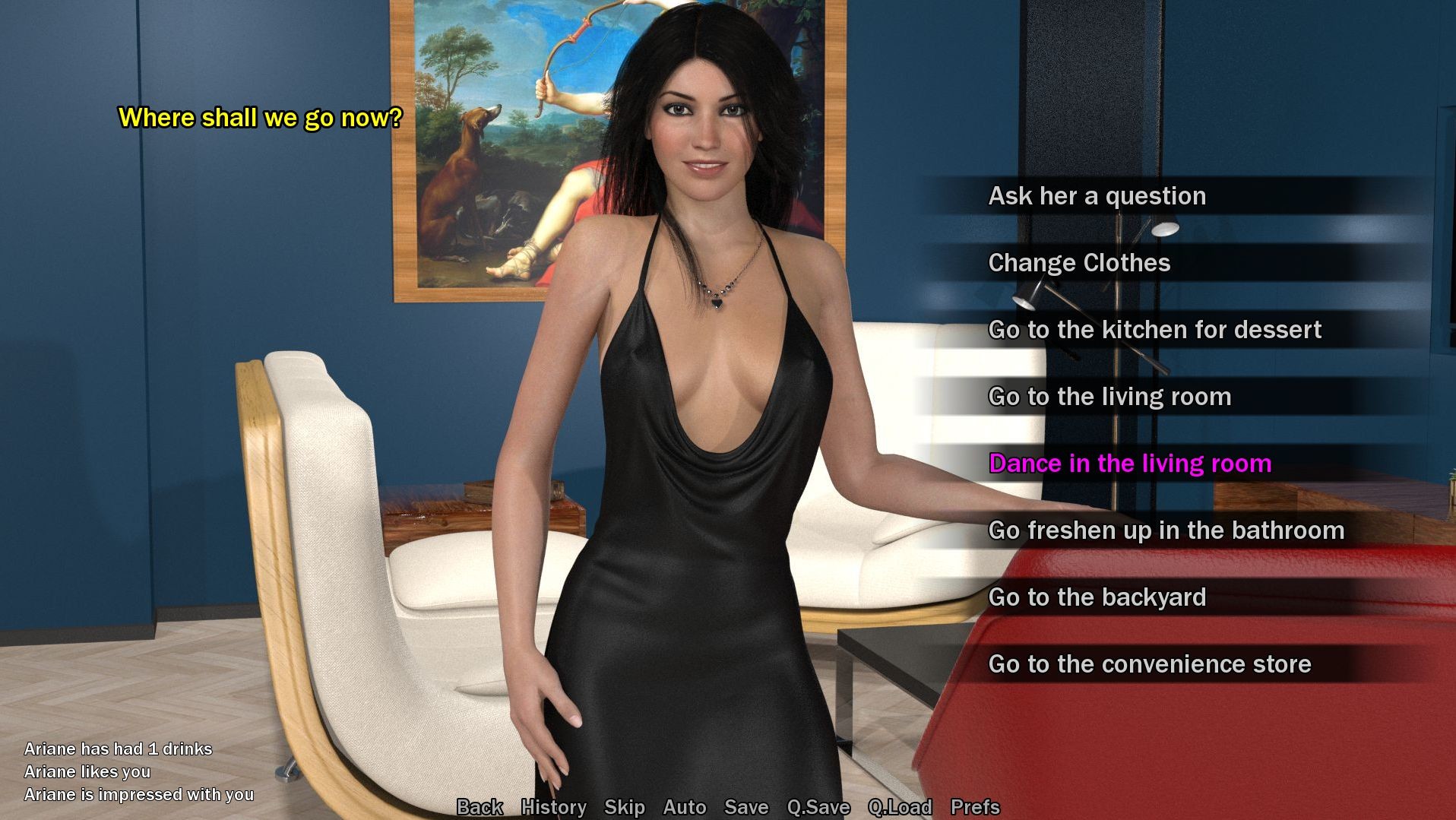
Task: Pick the highlighted 'Dance in the living room' choice
Action: coord(1129,463)
